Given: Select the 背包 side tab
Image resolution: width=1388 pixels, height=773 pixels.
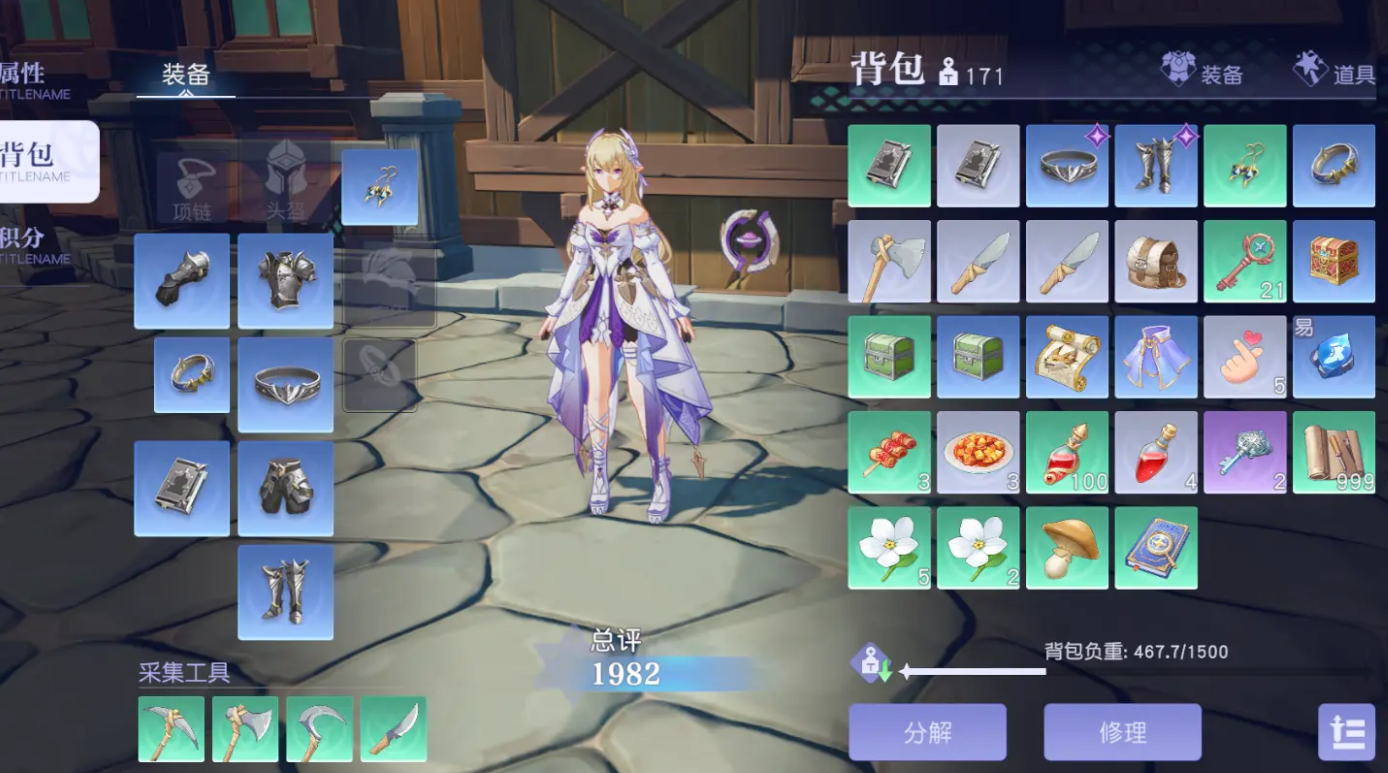Looking at the screenshot, I should click(40, 160).
